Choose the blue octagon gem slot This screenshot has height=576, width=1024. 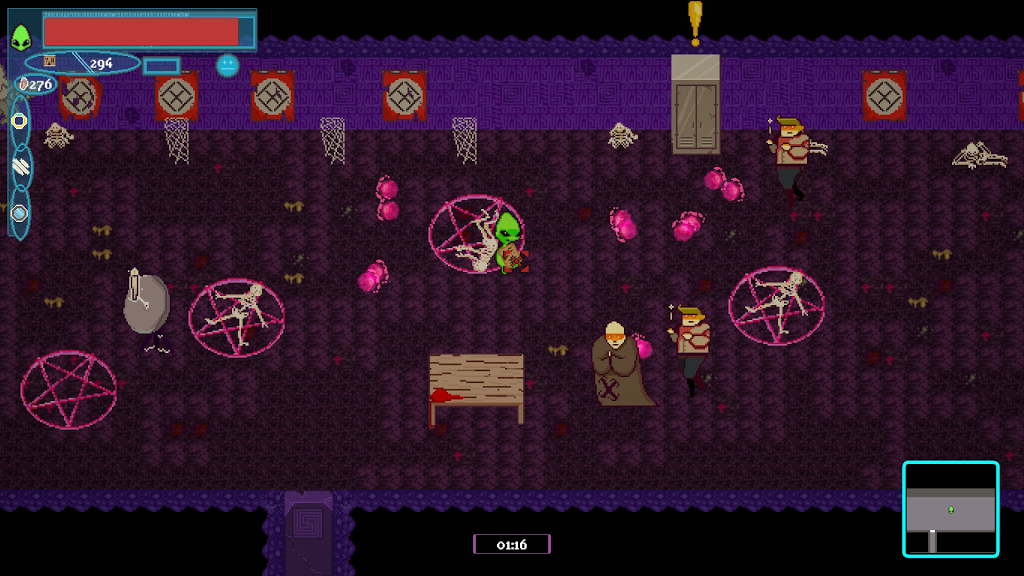coord(19,212)
